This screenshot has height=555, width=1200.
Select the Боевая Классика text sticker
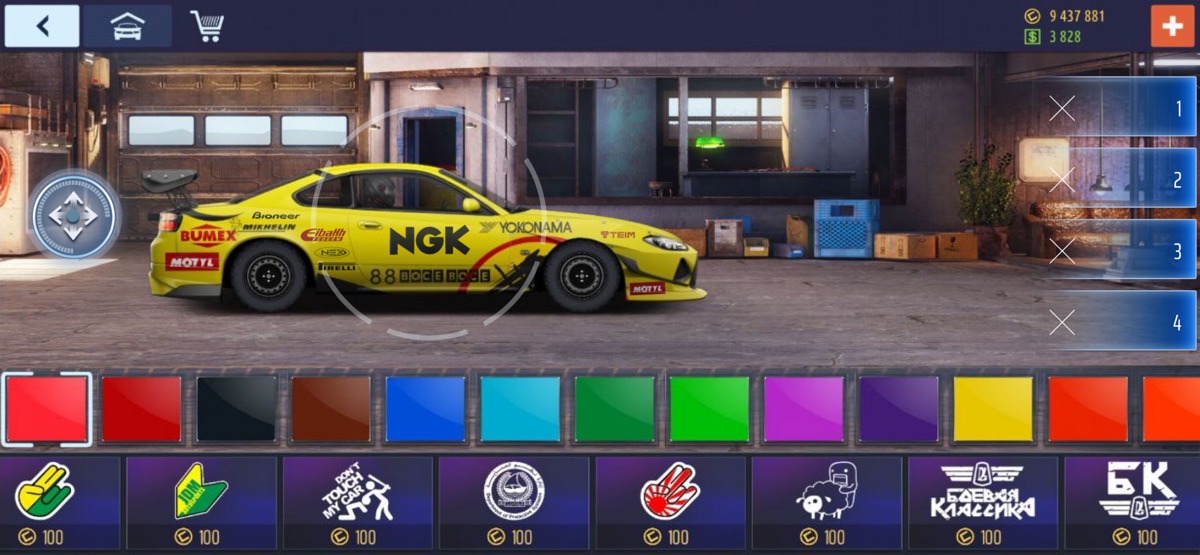click(982, 492)
